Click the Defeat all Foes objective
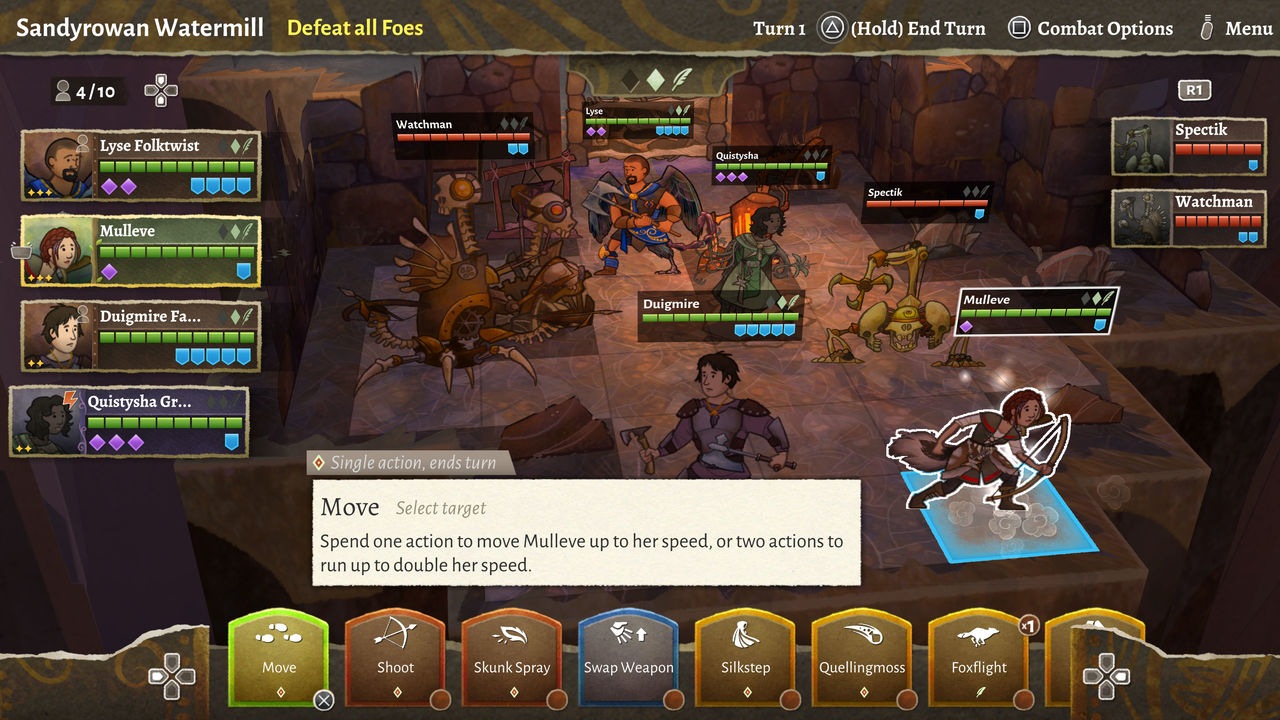Screen dimensions: 1280x720 pos(356,28)
